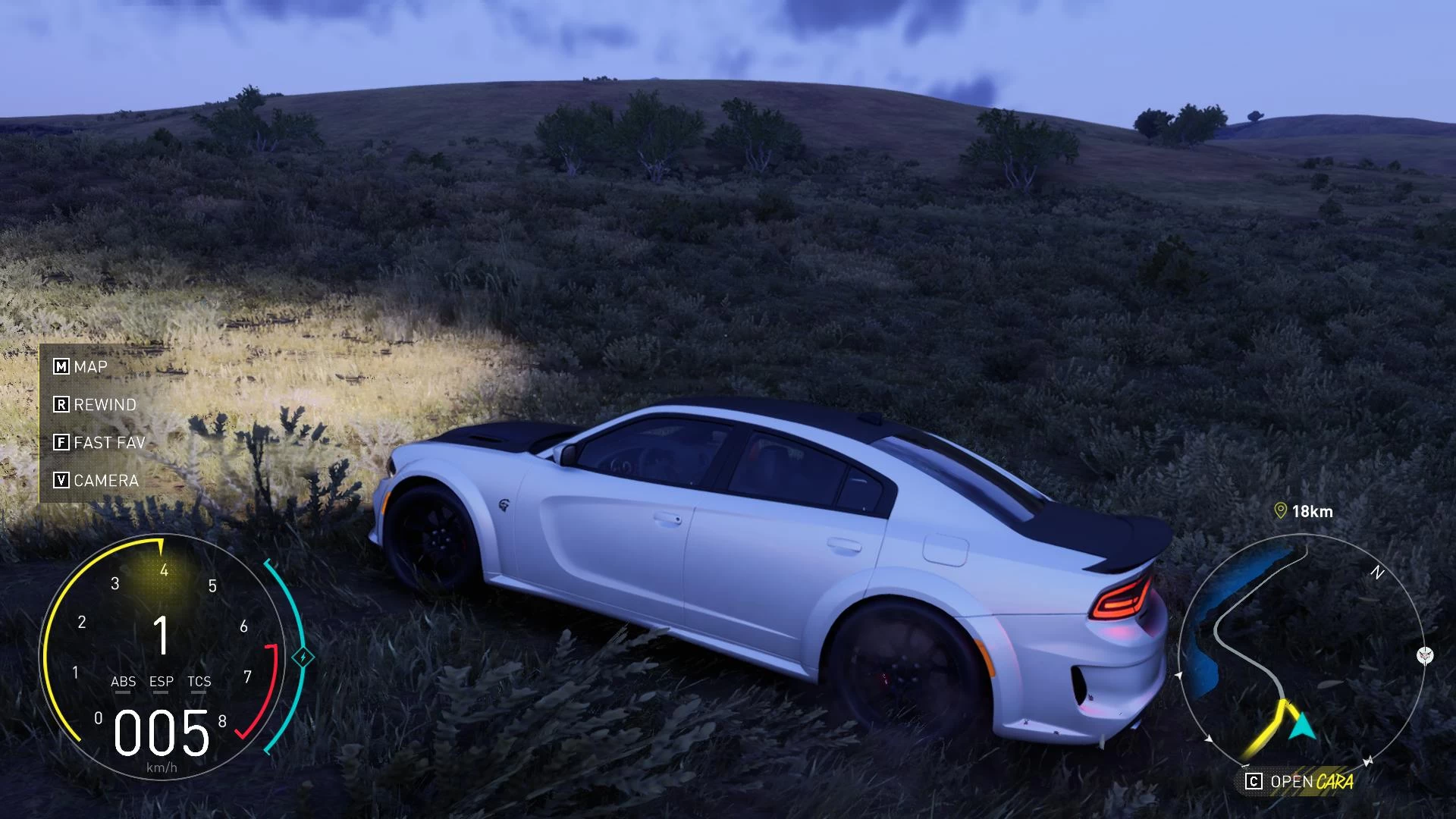The image size is (1456, 819).
Task: Open the CARA assistant button
Action: point(1299,782)
